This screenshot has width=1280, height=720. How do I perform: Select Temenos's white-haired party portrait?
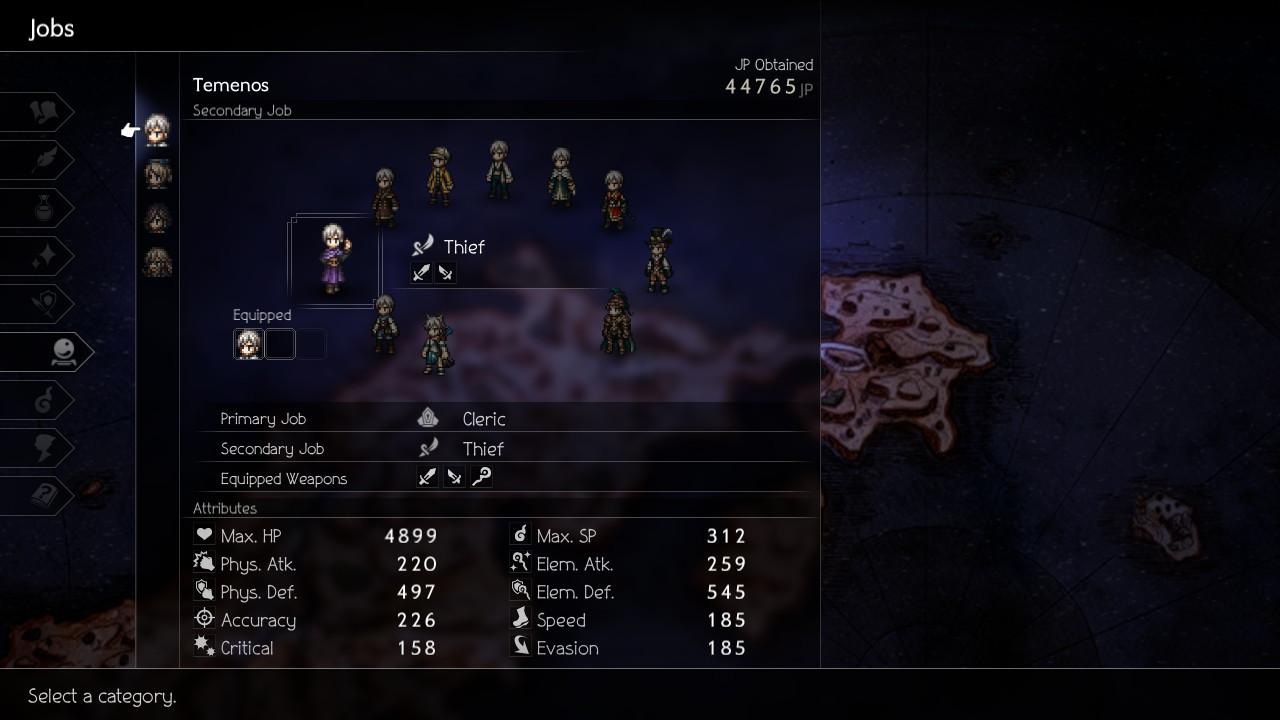(x=157, y=130)
